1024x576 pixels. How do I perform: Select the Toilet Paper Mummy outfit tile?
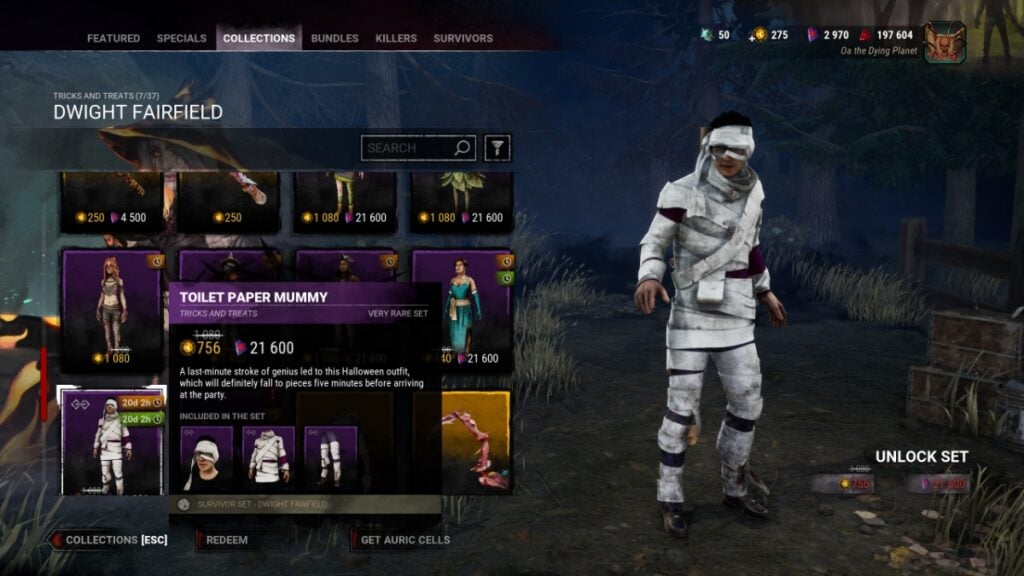pos(112,442)
